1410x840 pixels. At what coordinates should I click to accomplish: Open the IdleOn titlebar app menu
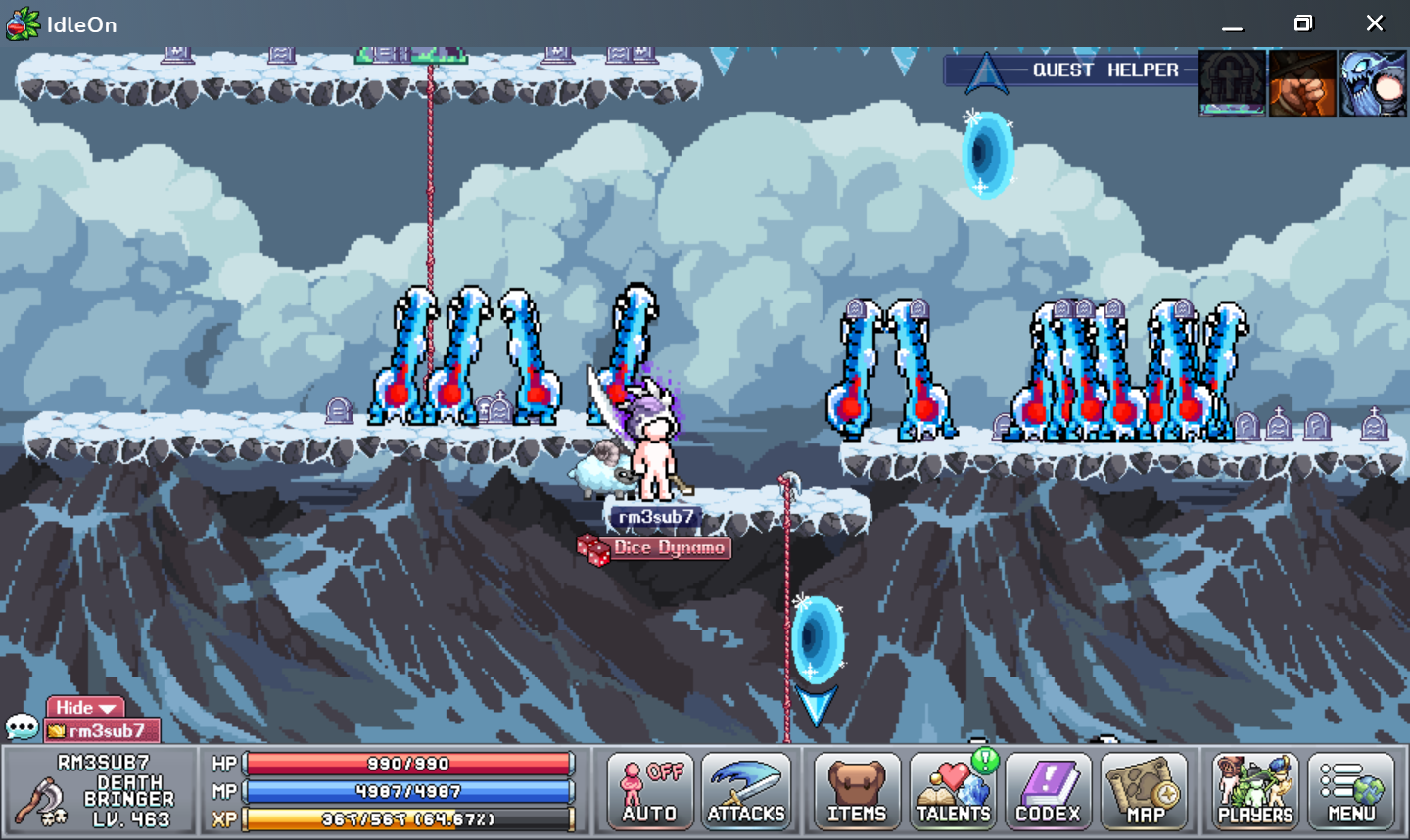[22, 24]
